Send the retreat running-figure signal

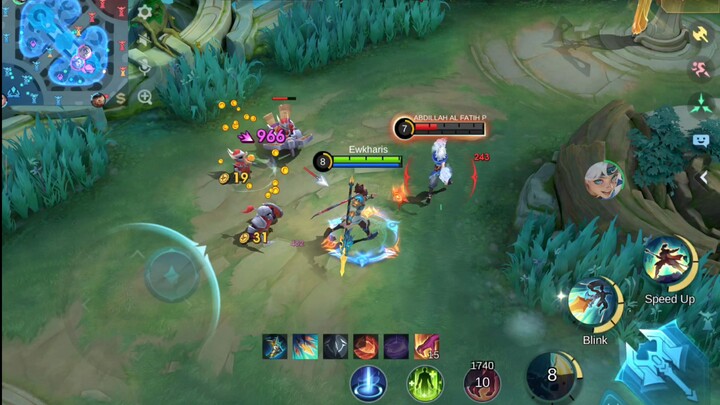(701, 69)
